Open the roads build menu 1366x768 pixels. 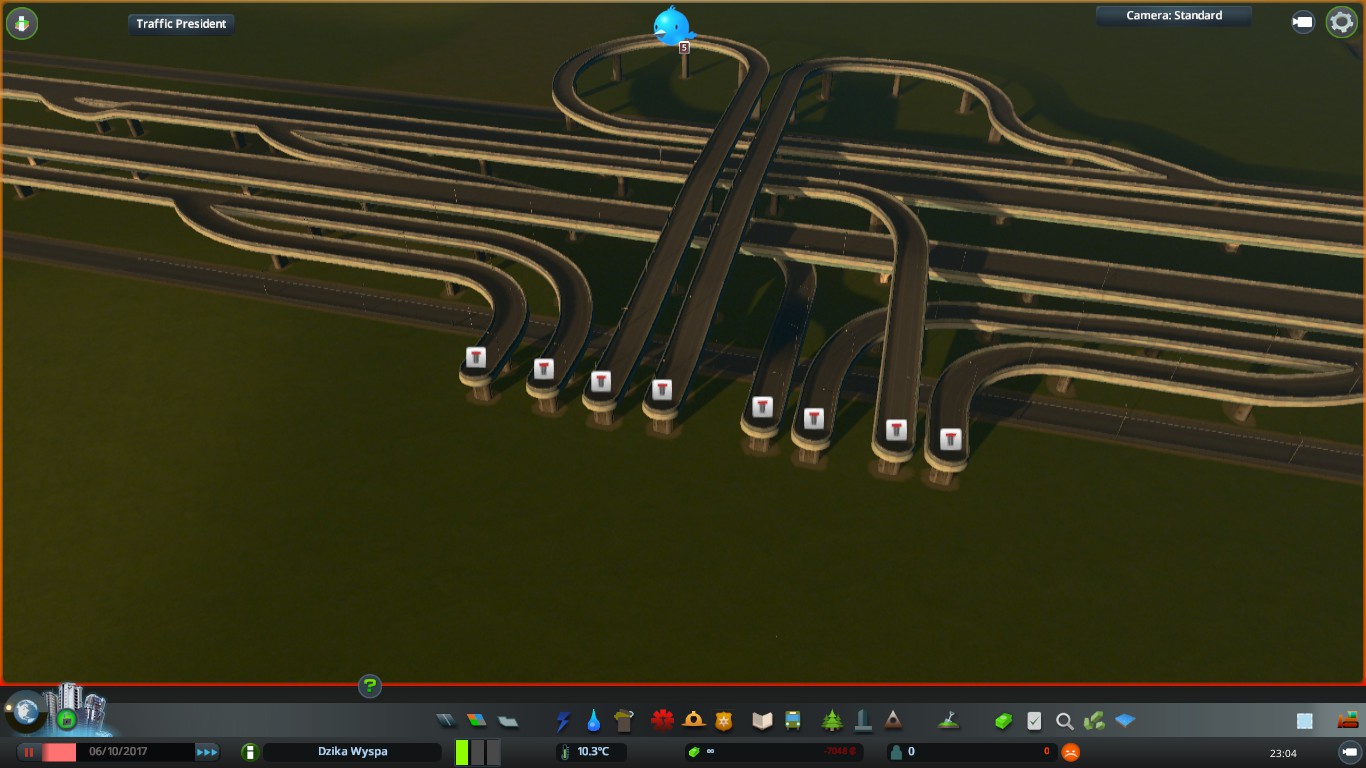point(446,720)
